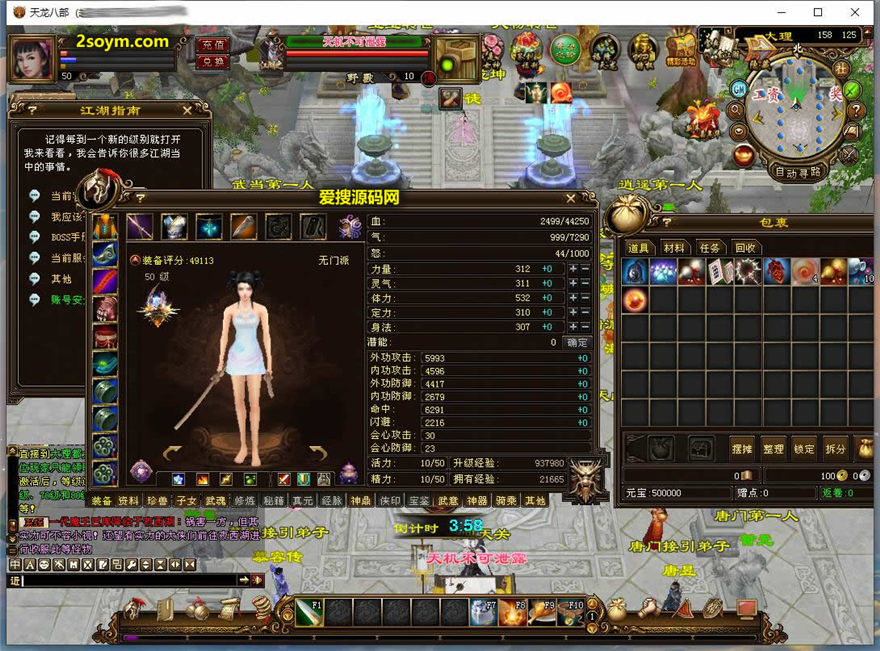Image resolution: width=880 pixels, height=651 pixels.
Task: Confirm potential points with 确定 button
Action: [577, 342]
